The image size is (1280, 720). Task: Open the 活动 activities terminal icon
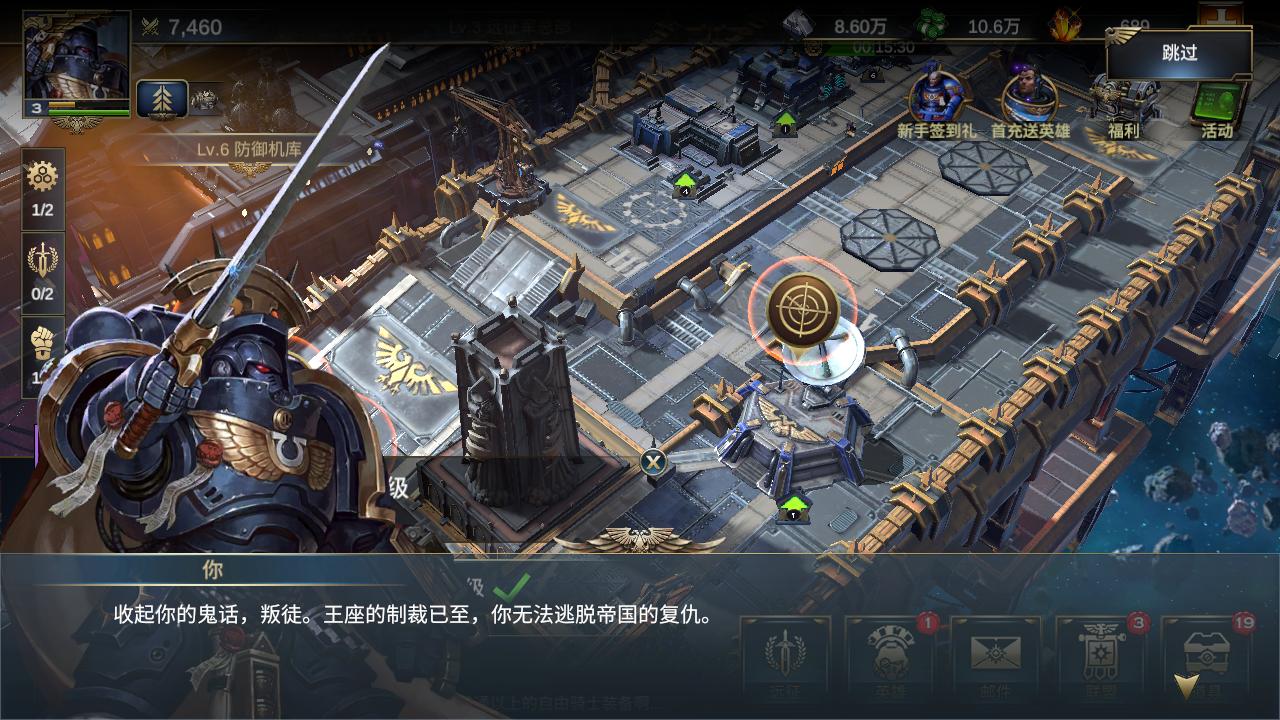tap(1216, 100)
